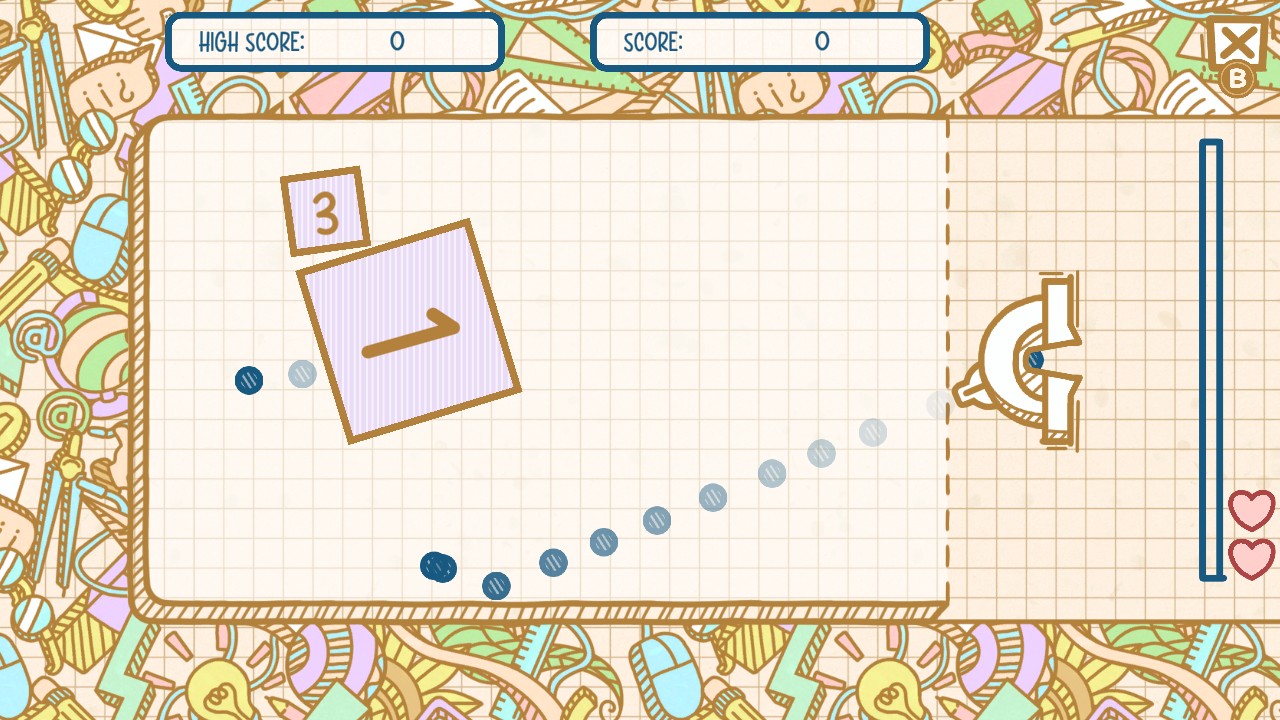The width and height of the screenshot is (1280, 720).
Task: Click the exit X button labeled B
Action: click(1237, 42)
